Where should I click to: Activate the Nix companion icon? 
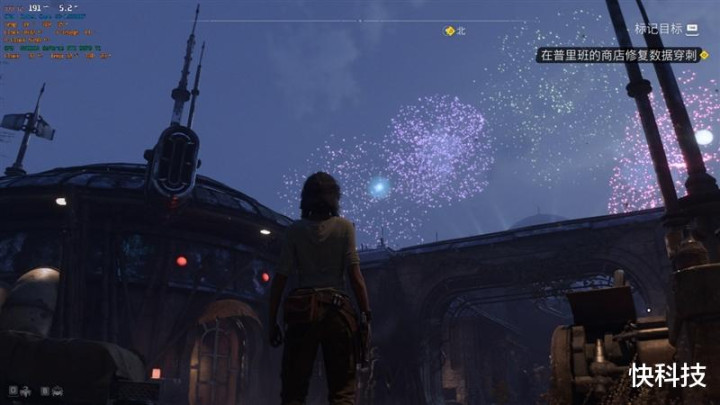(x=26, y=391)
